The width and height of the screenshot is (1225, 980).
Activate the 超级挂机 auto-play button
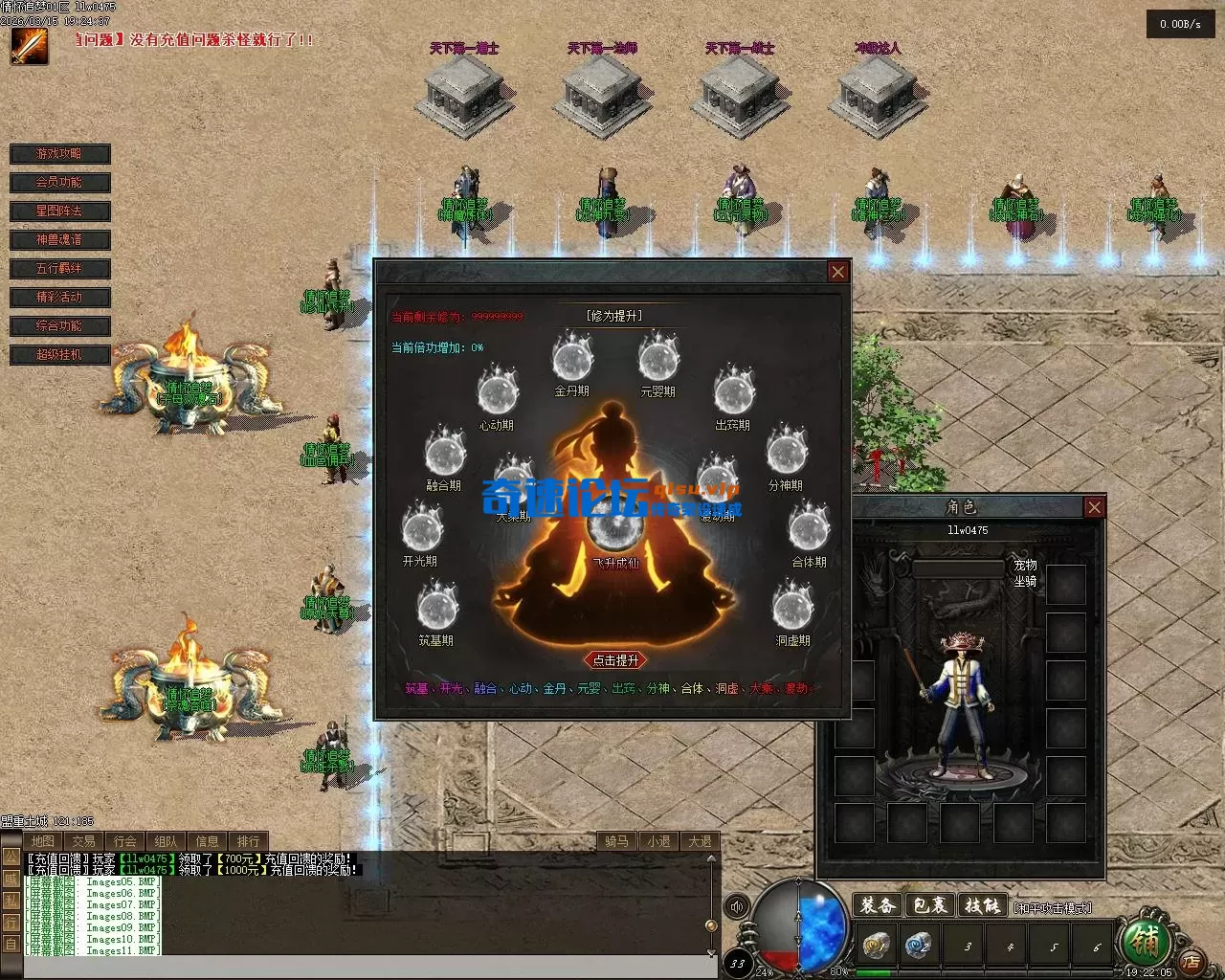click(59, 355)
